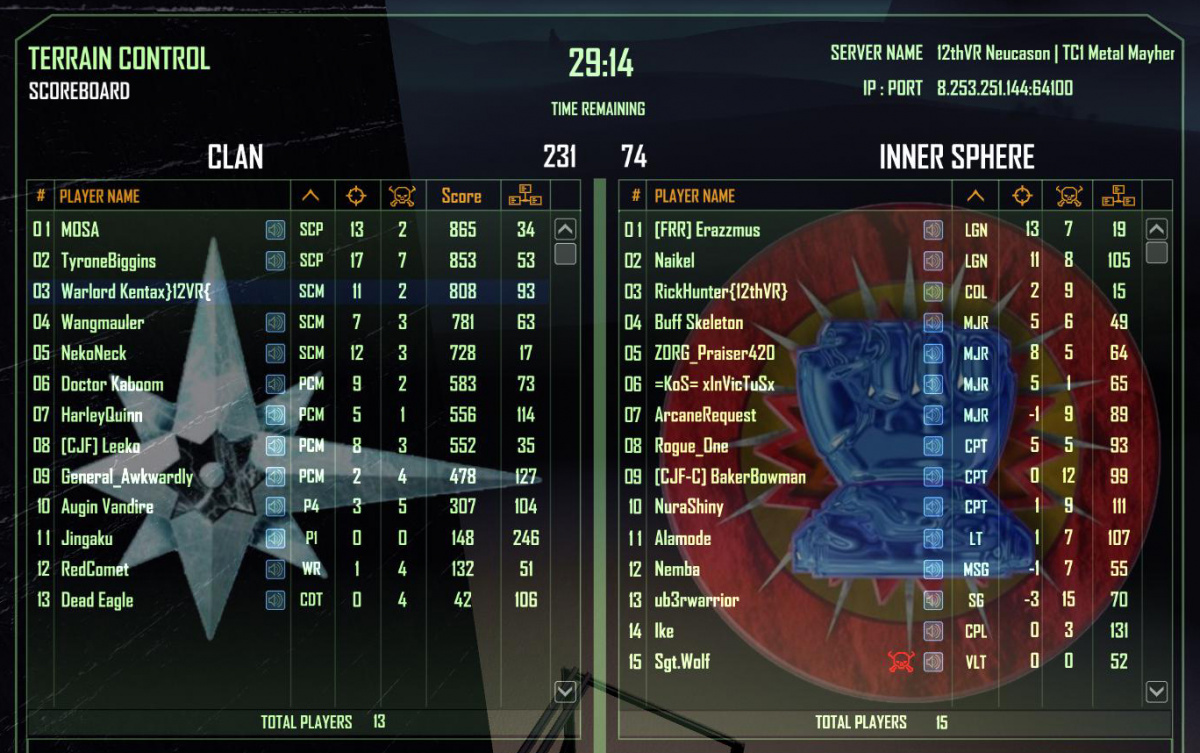Toggle TyroneBiggins' voice speaker icon

pos(275,261)
